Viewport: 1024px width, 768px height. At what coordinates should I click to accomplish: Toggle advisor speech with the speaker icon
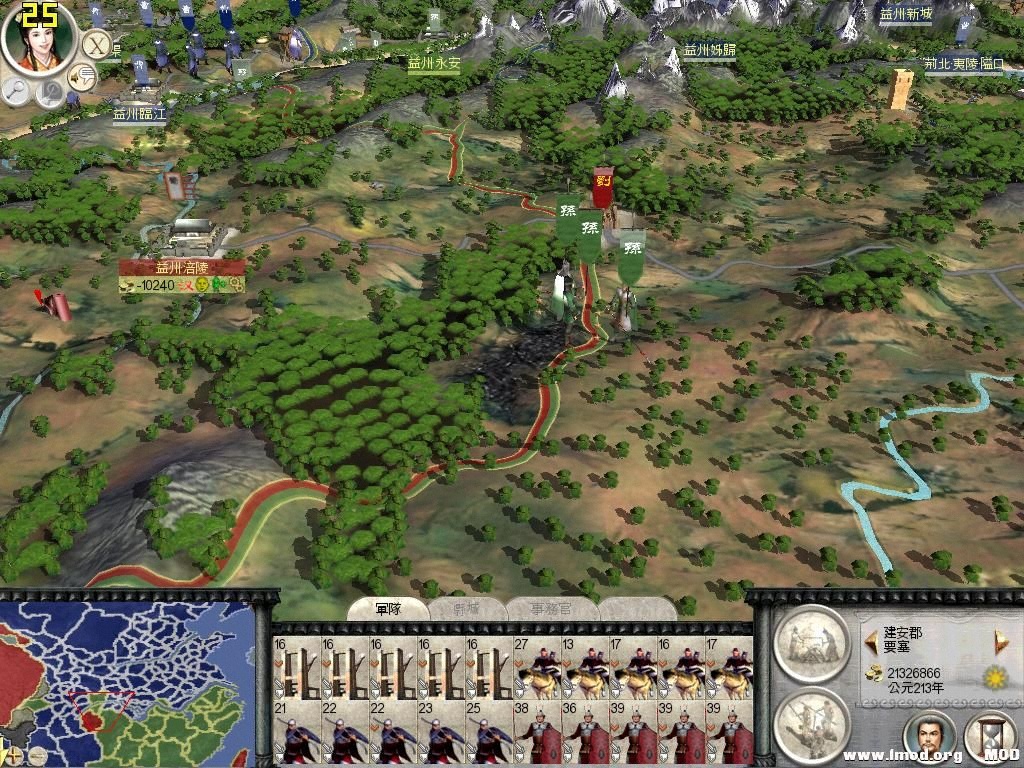(x=81, y=75)
